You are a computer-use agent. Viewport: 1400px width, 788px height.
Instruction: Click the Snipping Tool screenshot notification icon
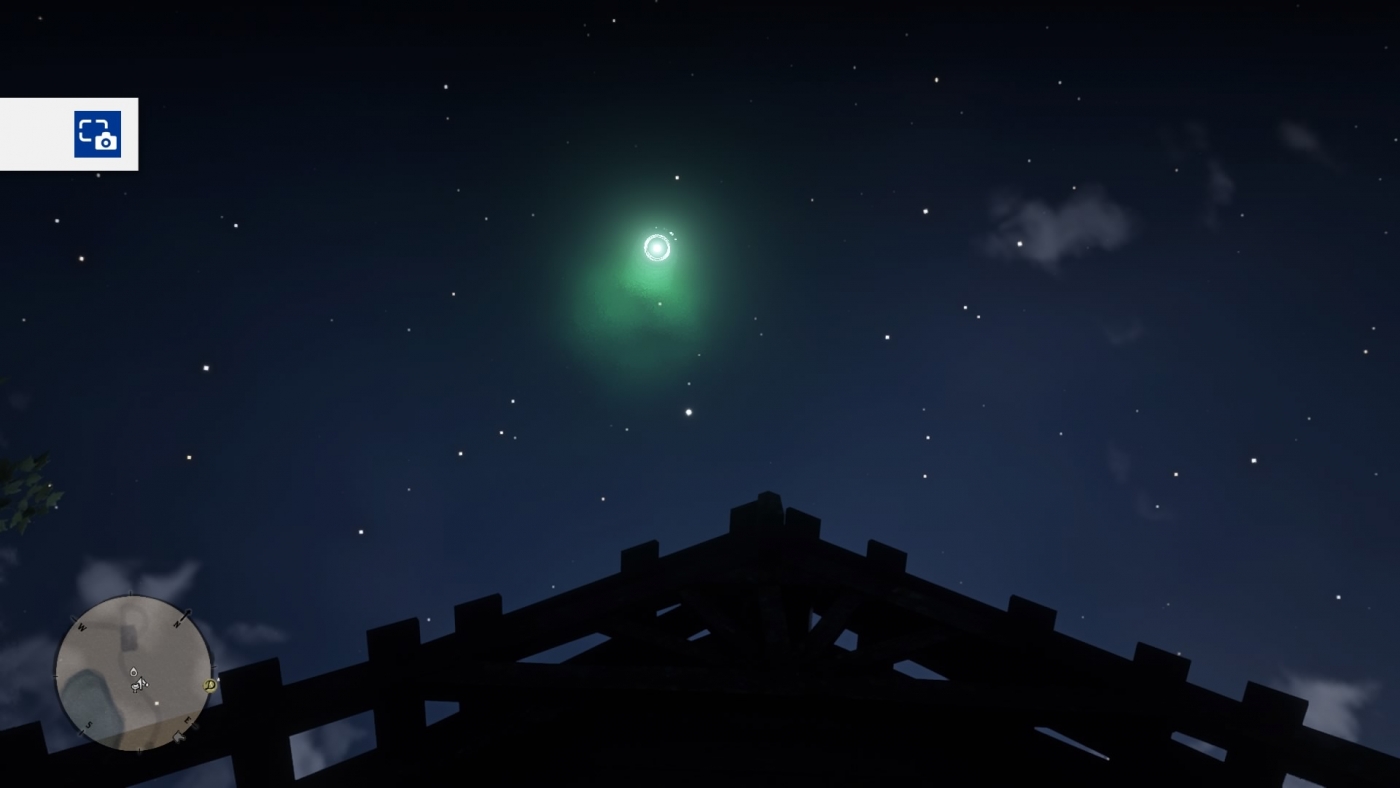(97, 133)
